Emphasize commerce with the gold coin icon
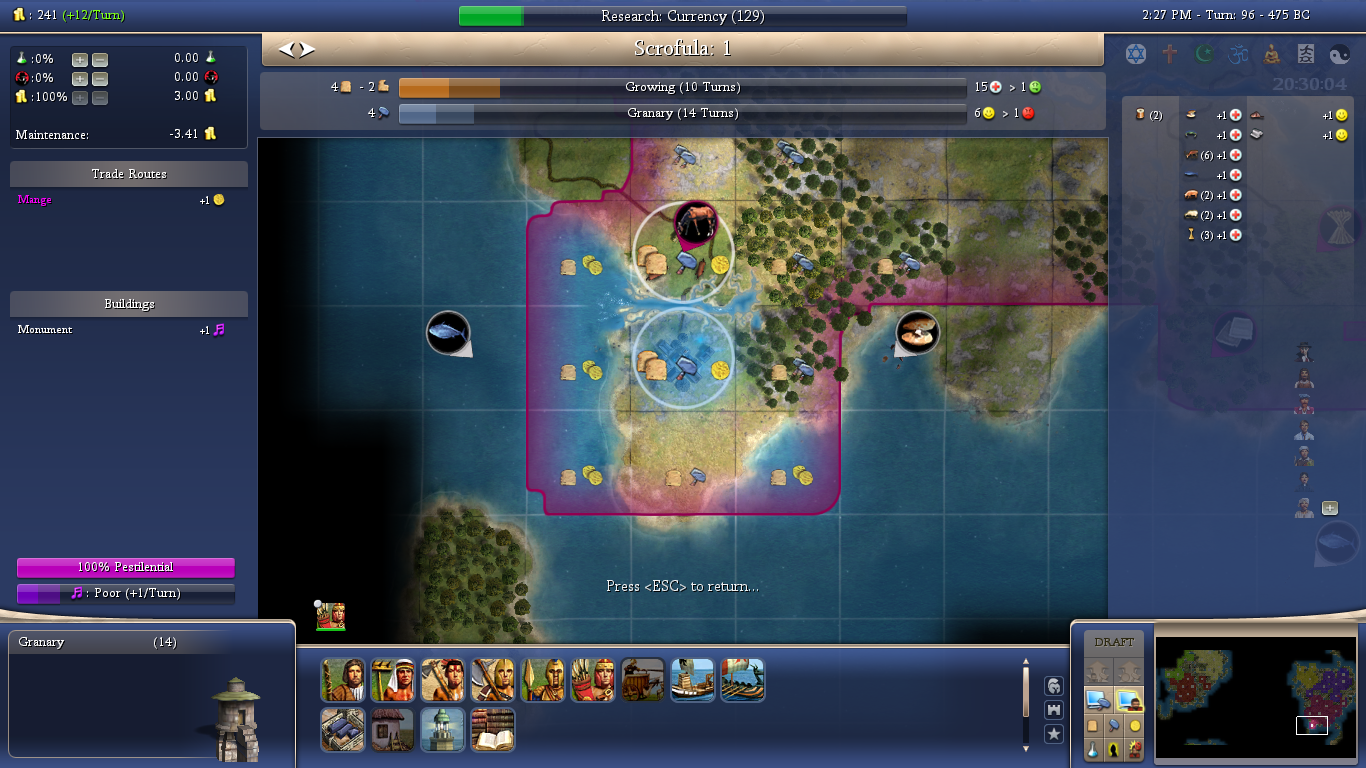Screen dimensions: 1366x768 tap(1135, 726)
